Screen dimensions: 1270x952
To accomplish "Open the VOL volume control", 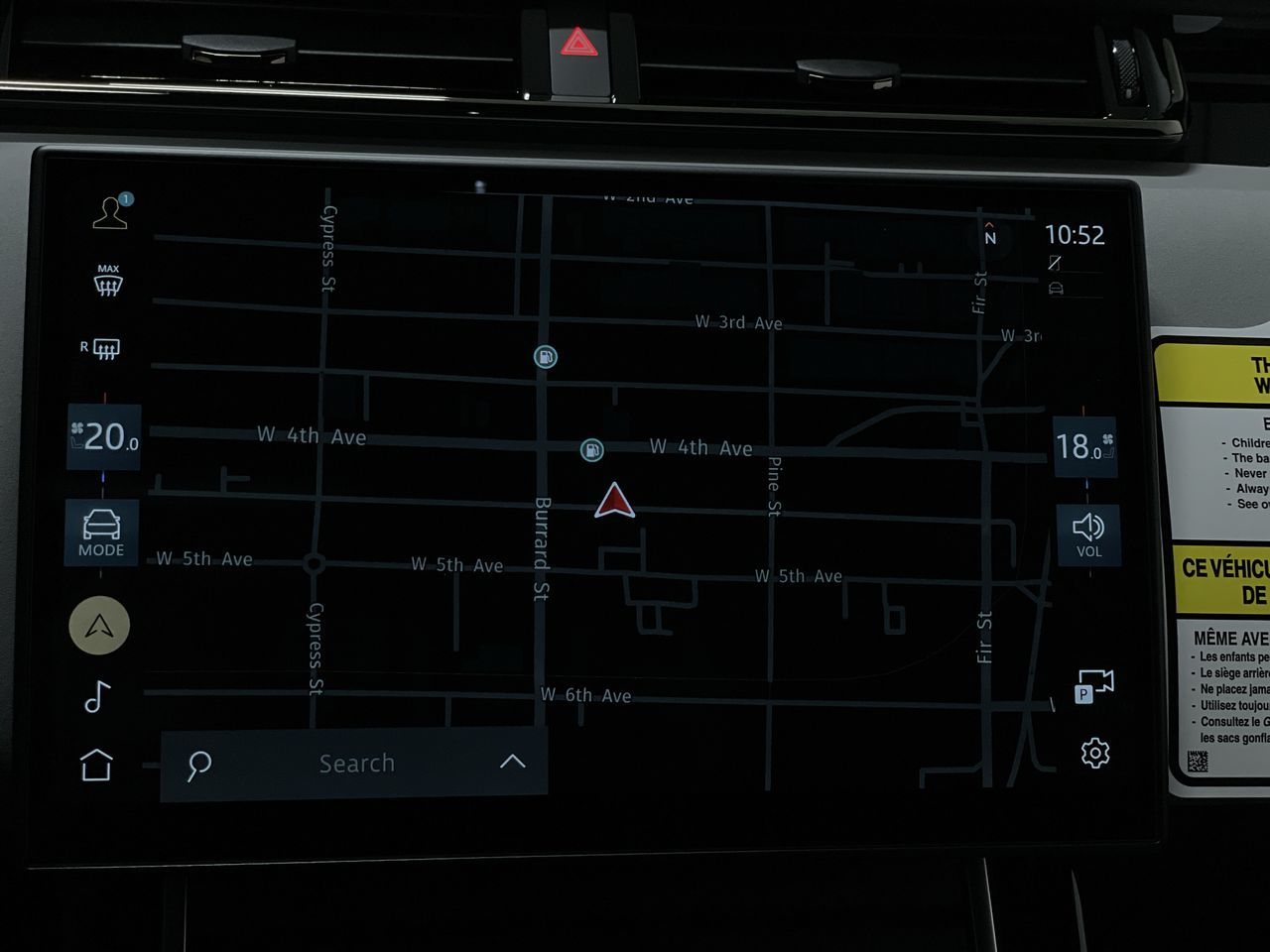I will coord(1088,535).
